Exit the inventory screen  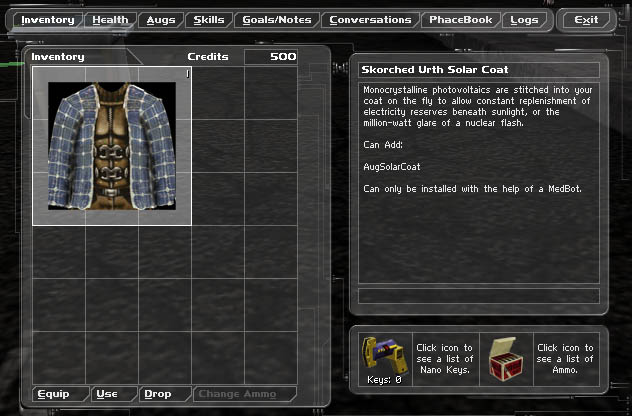click(586, 20)
